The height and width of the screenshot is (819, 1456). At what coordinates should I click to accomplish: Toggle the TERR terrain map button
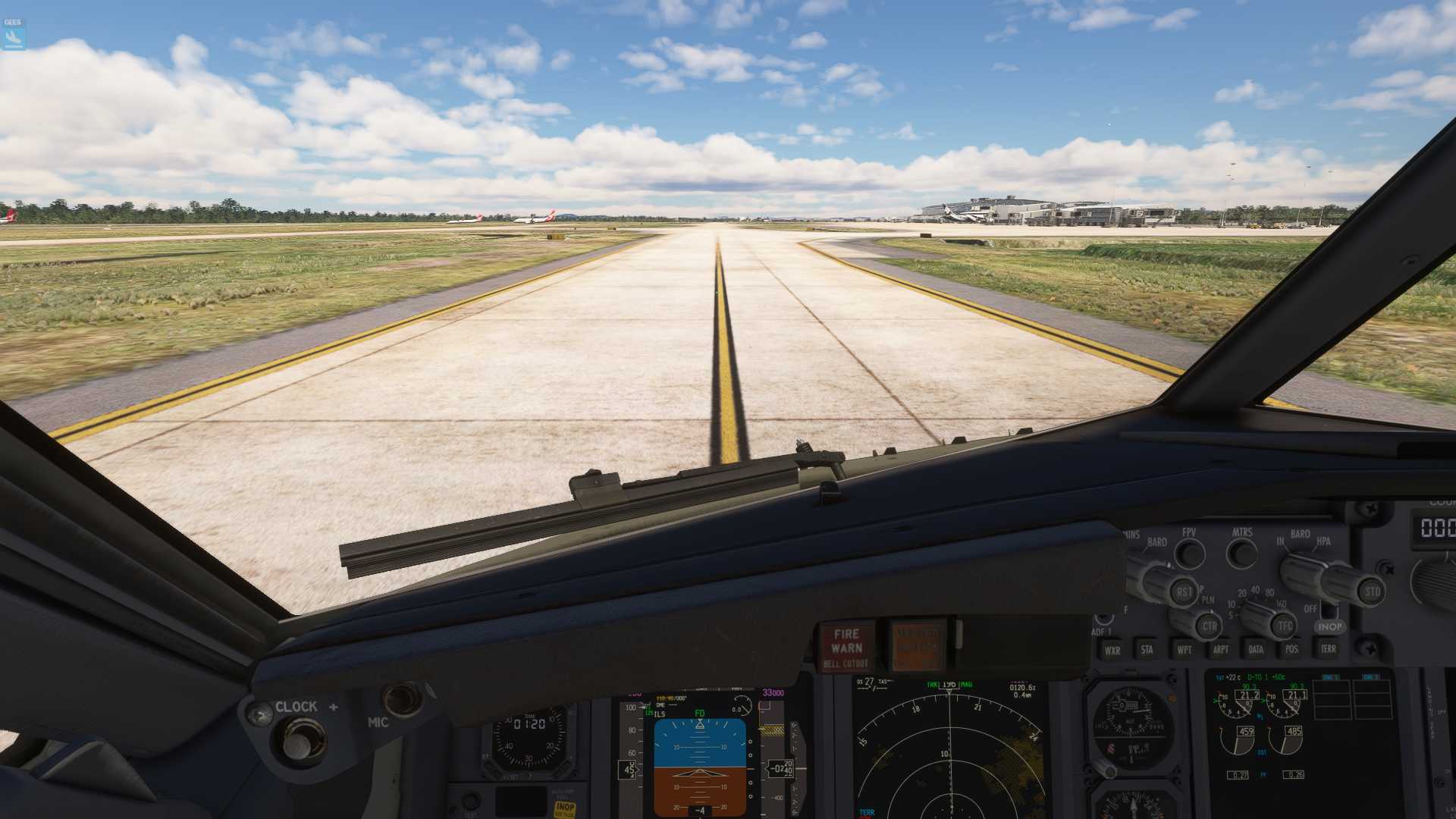point(1329,648)
